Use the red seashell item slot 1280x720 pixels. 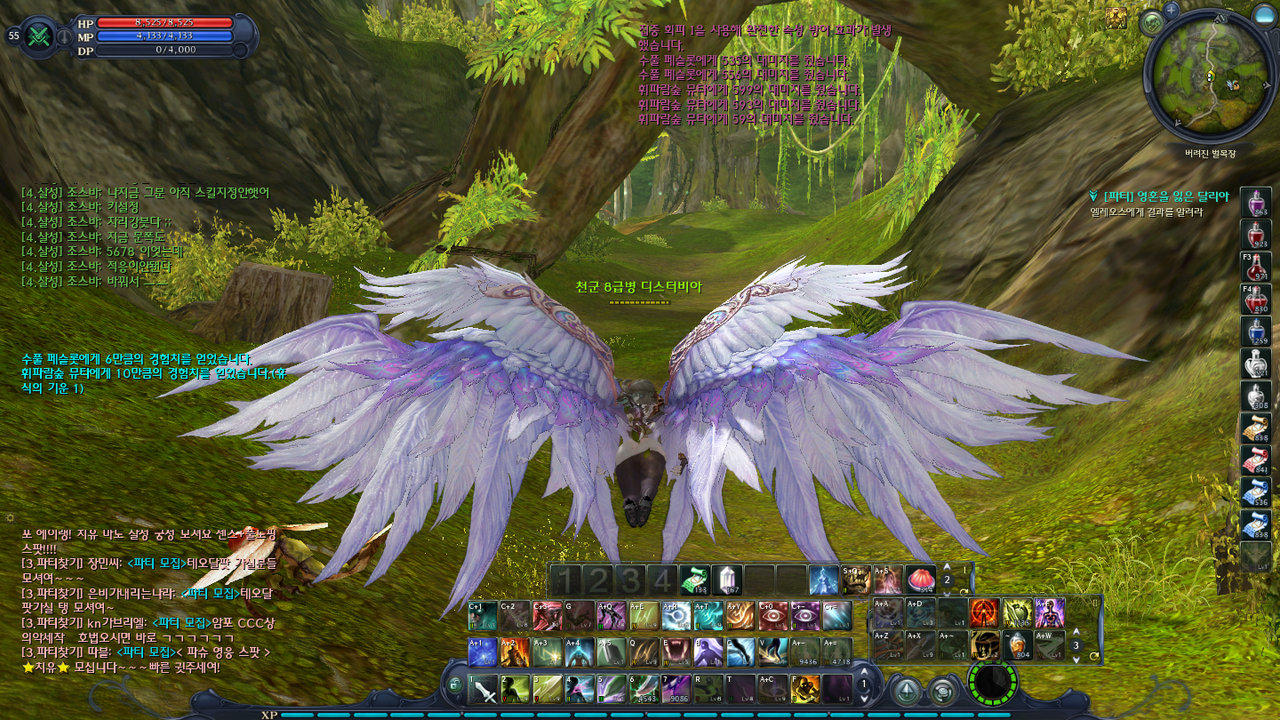pyautogui.click(x=920, y=580)
